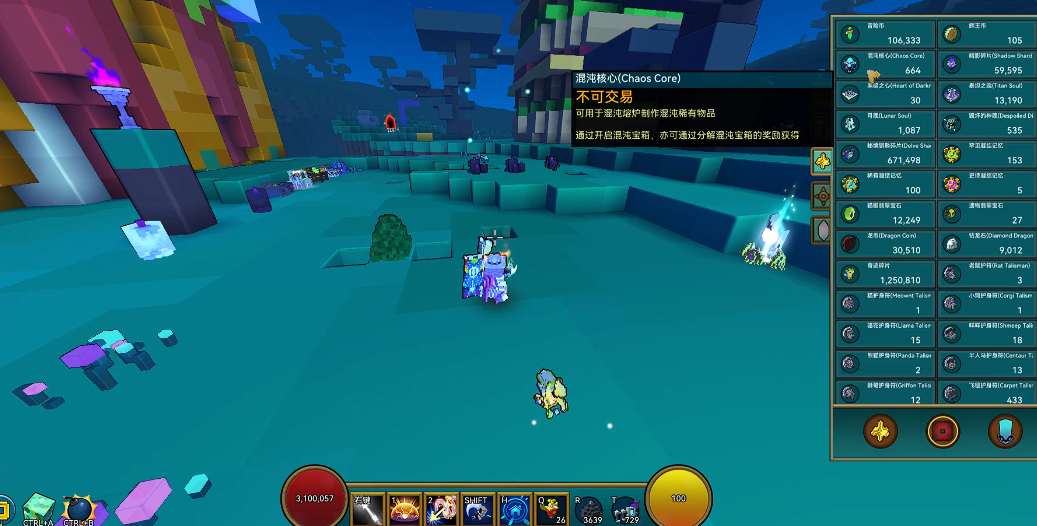
Task: Click the Dragon Coin currency entry
Action: click(x=885, y=243)
